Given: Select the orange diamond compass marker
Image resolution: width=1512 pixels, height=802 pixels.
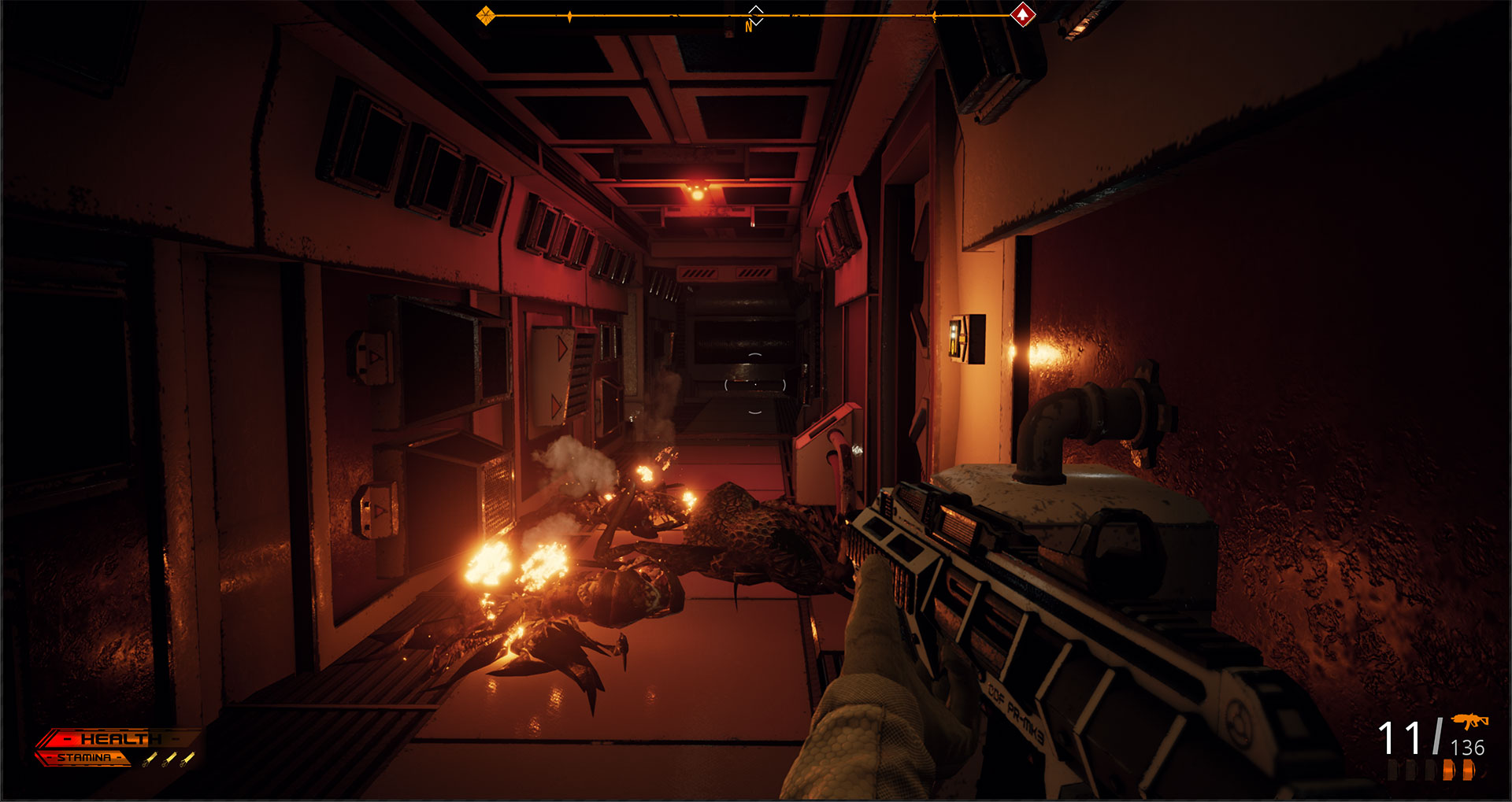Looking at the screenshot, I should tap(486, 14).
